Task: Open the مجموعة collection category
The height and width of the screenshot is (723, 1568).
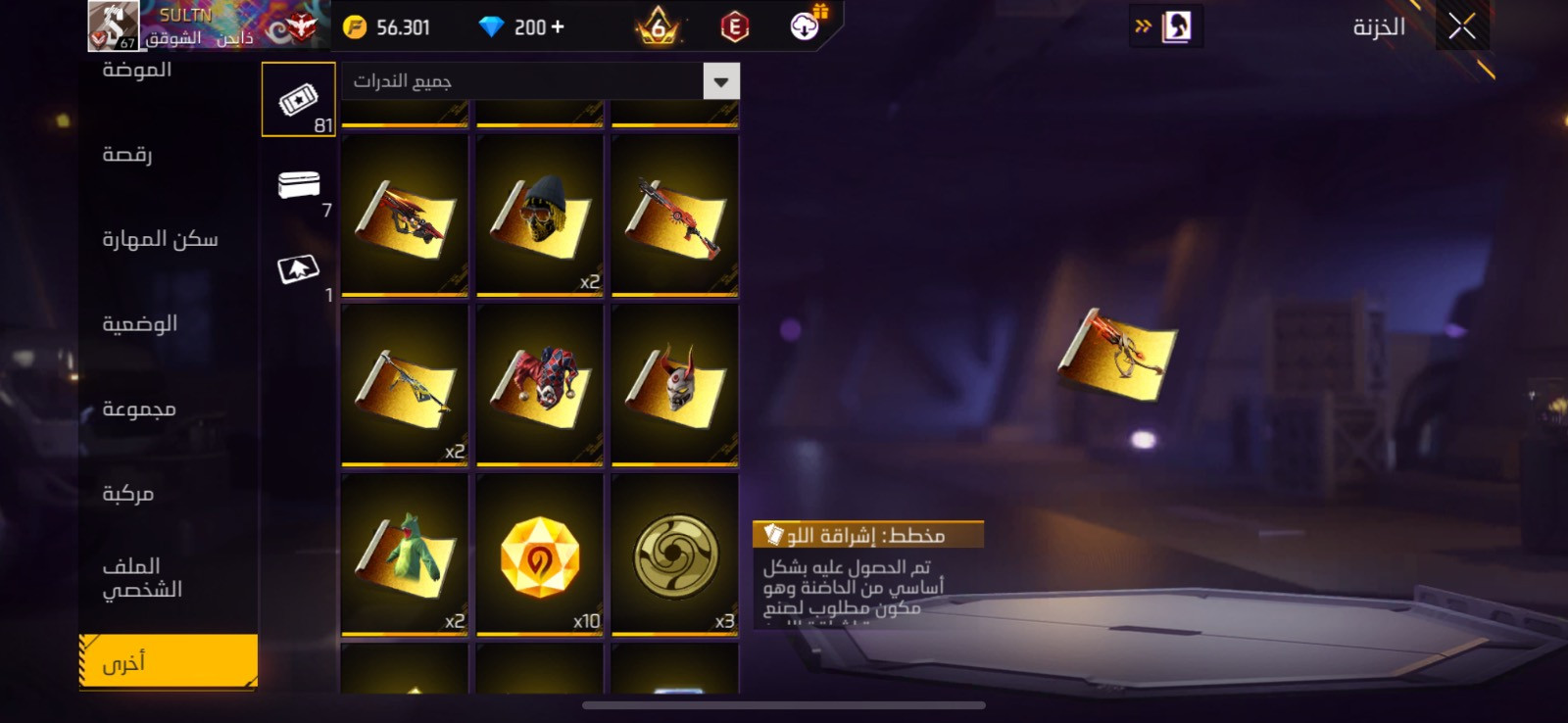Action: pos(139,409)
